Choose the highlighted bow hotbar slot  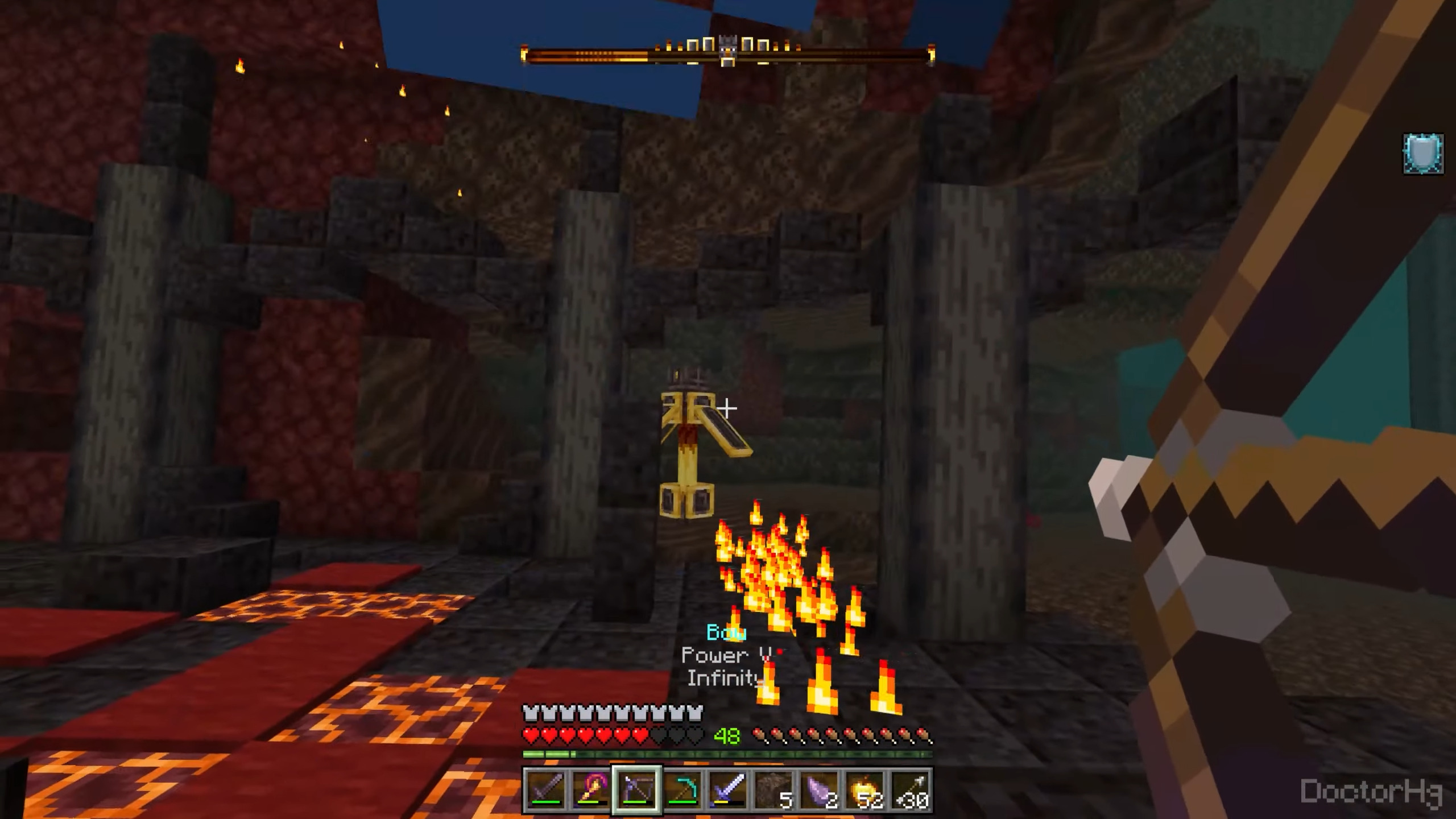click(x=636, y=789)
